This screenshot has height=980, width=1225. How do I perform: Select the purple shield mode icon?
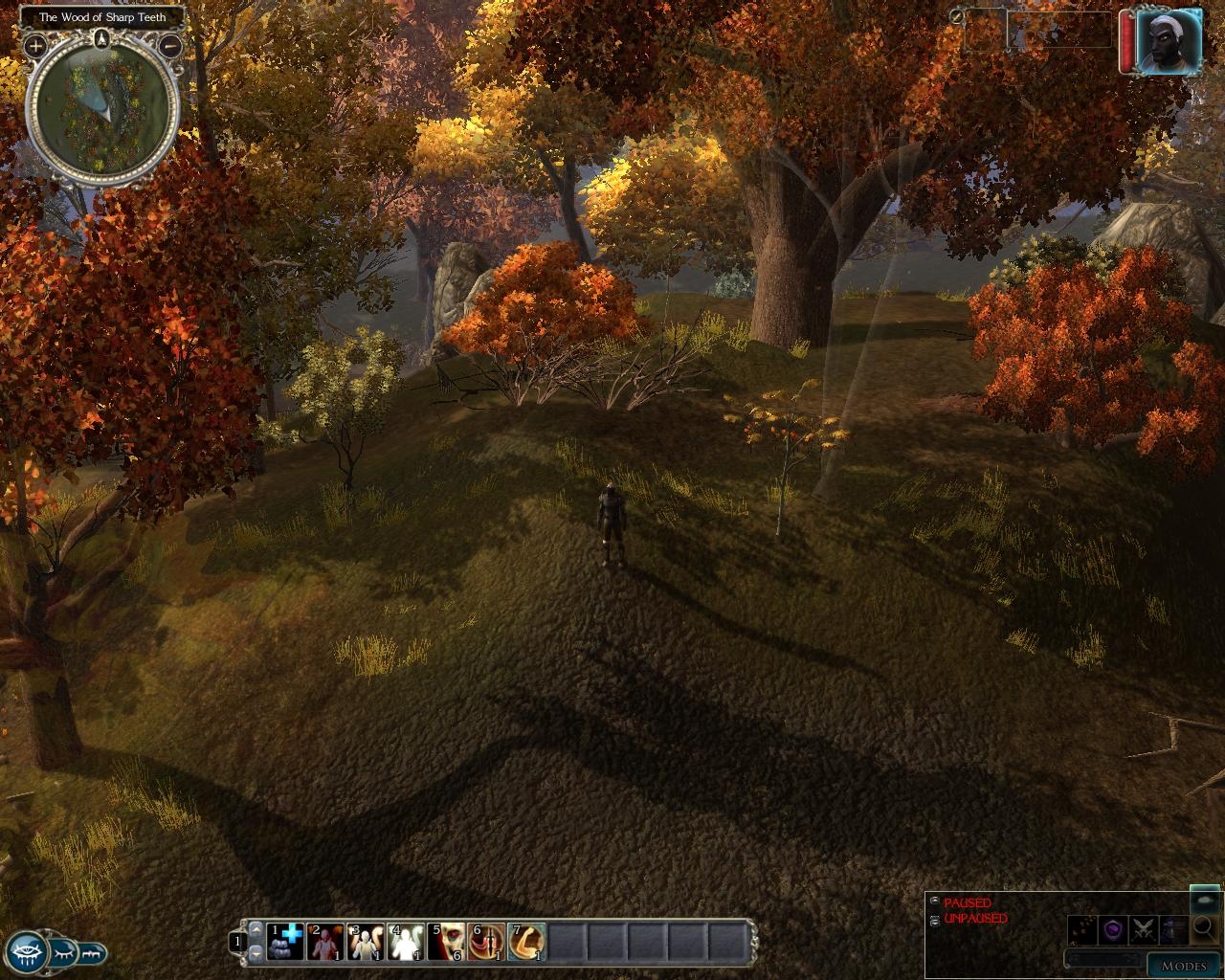[x=1112, y=928]
